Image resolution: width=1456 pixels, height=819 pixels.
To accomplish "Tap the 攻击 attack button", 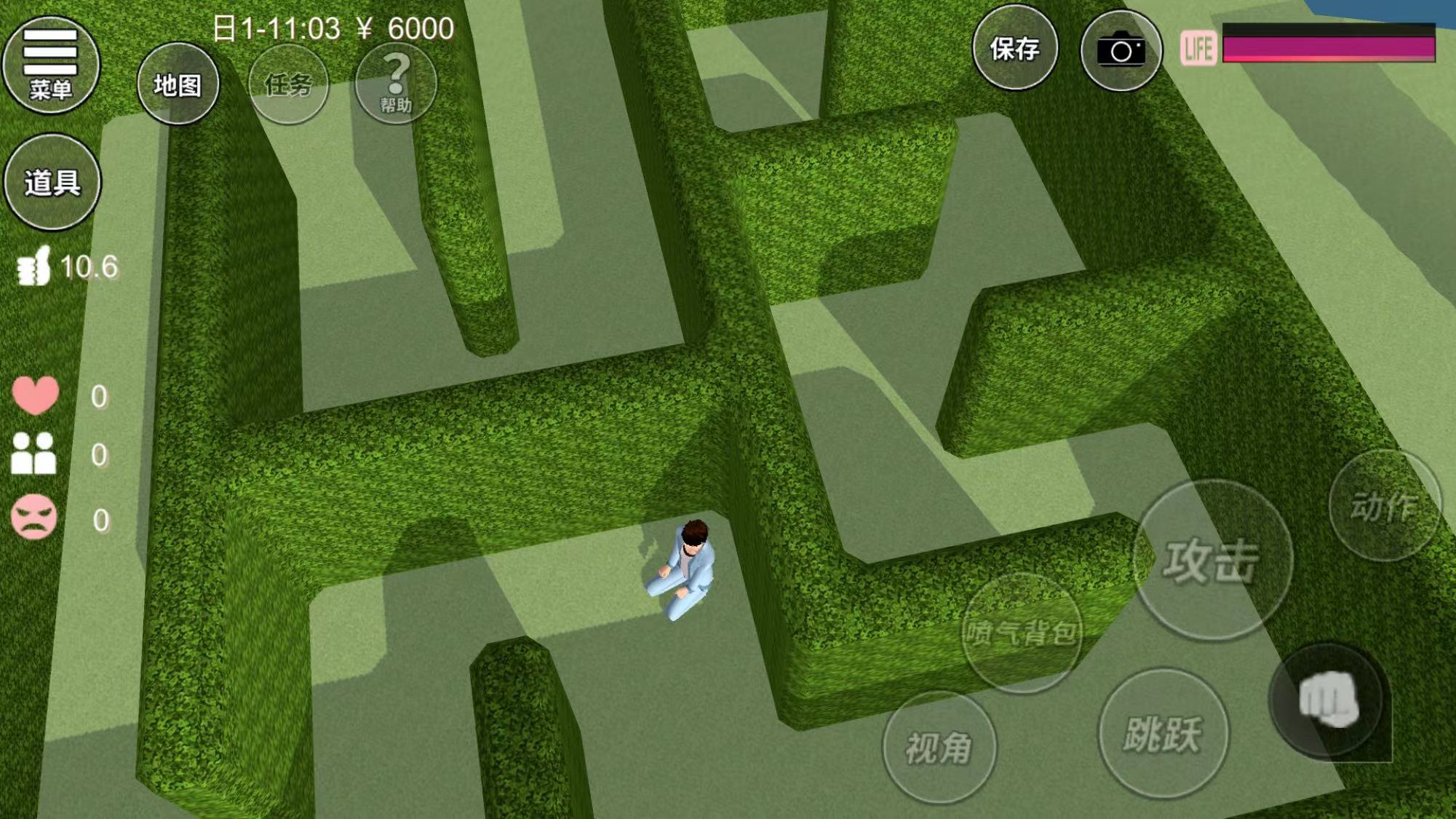I will point(1212,560).
